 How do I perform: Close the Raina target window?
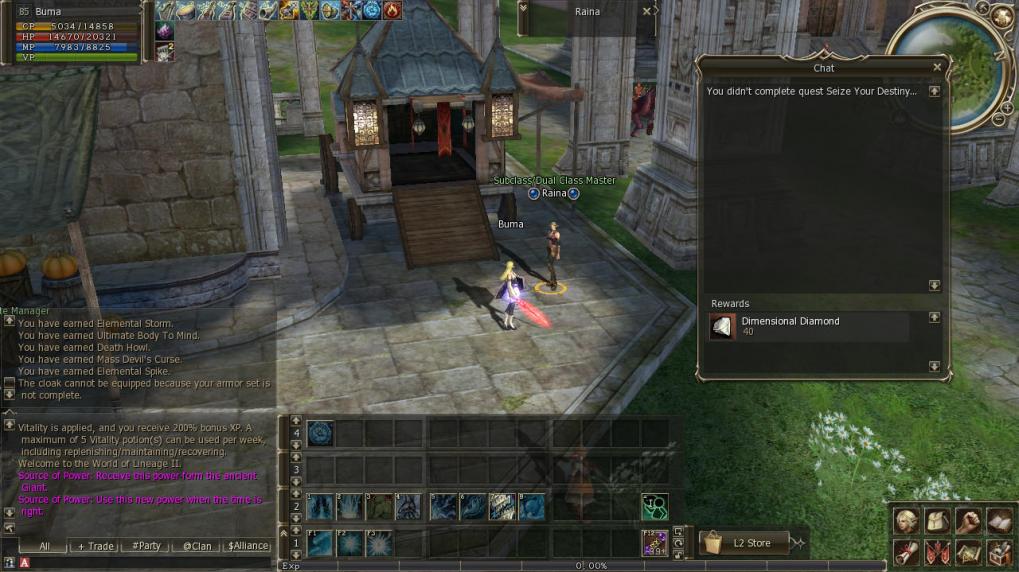point(646,11)
